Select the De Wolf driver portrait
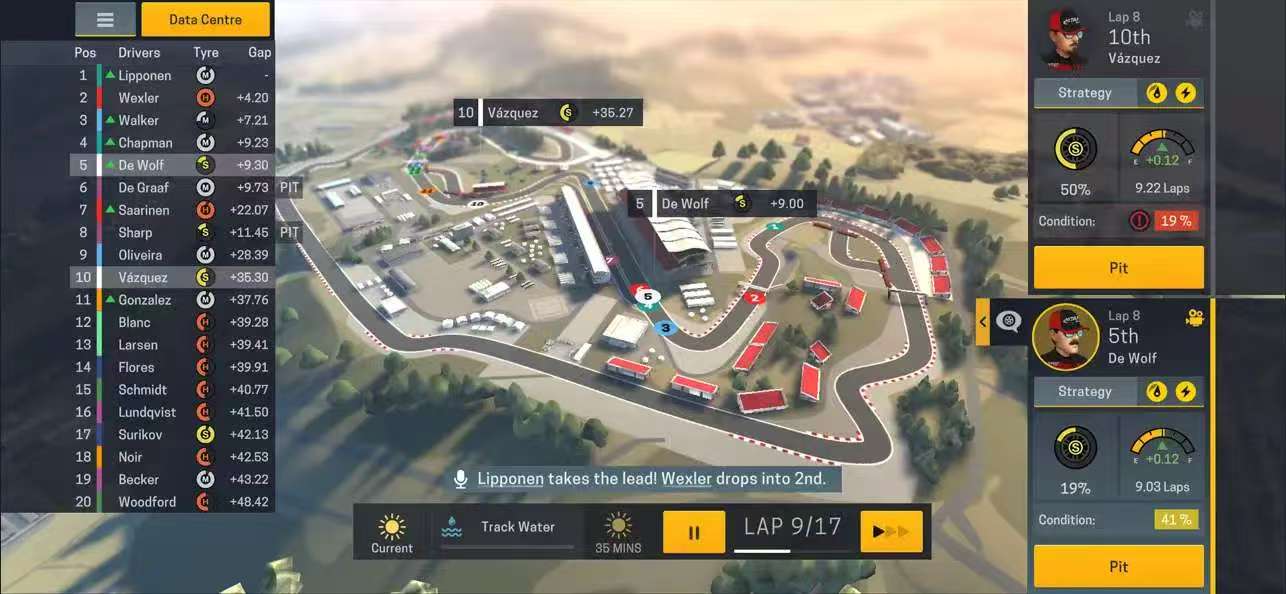 point(1065,337)
